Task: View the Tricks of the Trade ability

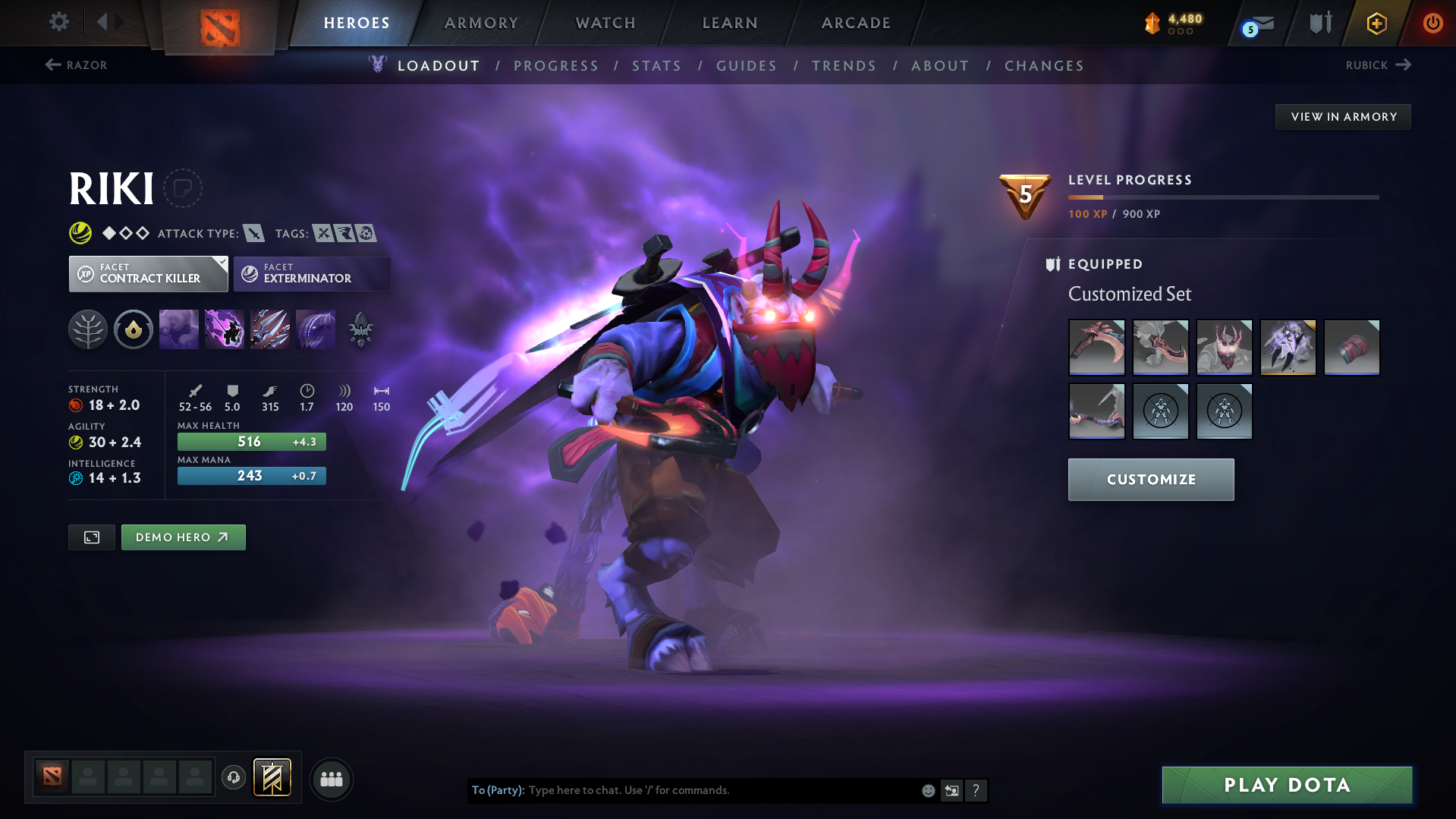Action: (x=270, y=329)
